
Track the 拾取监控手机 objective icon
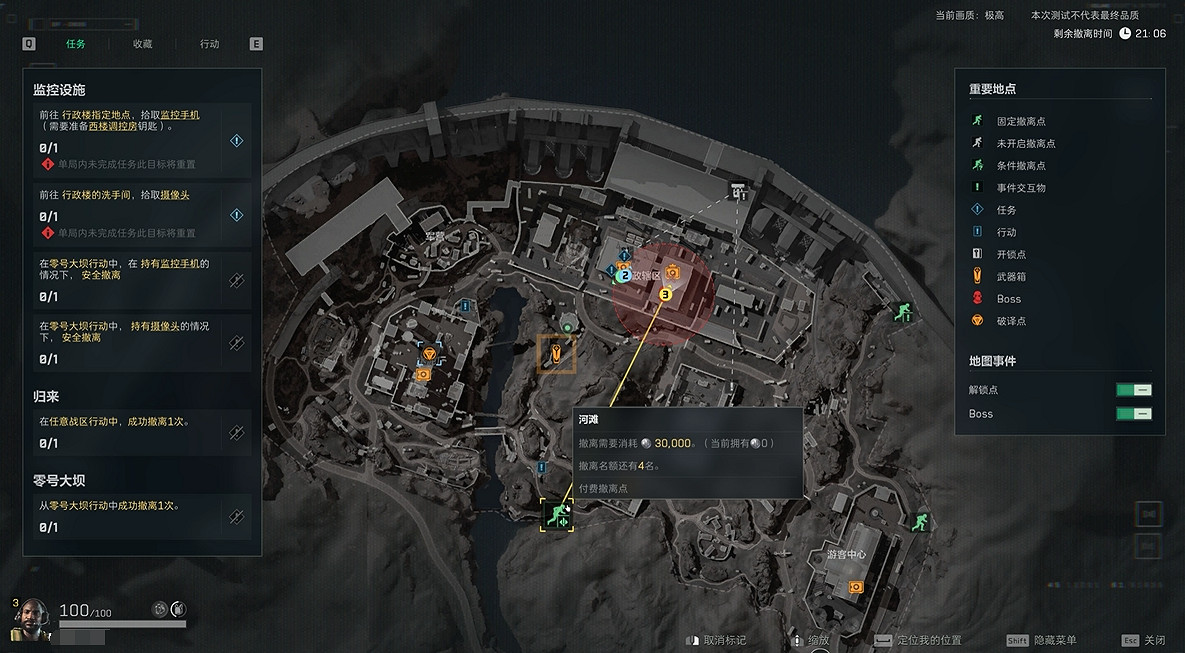coord(237,141)
